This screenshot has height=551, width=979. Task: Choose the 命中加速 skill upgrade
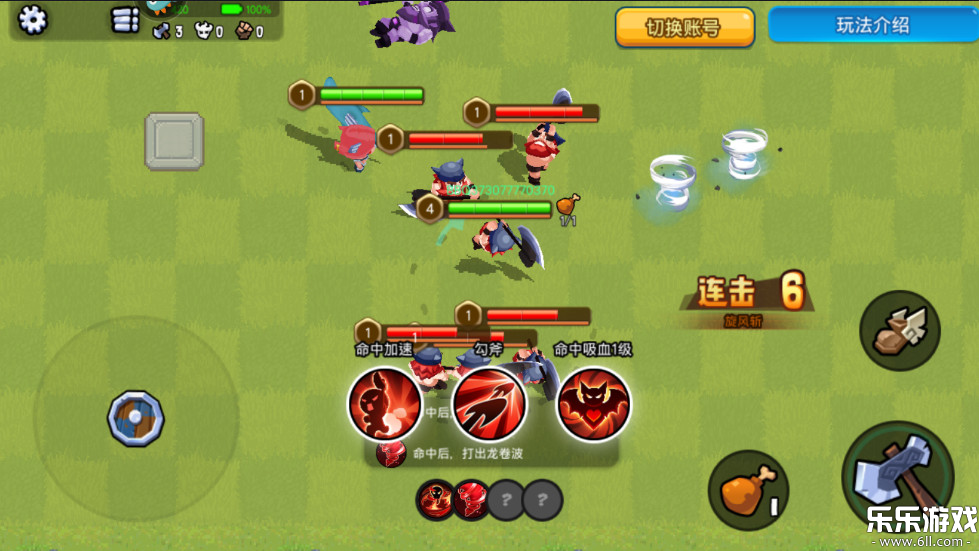click(384, 403)
